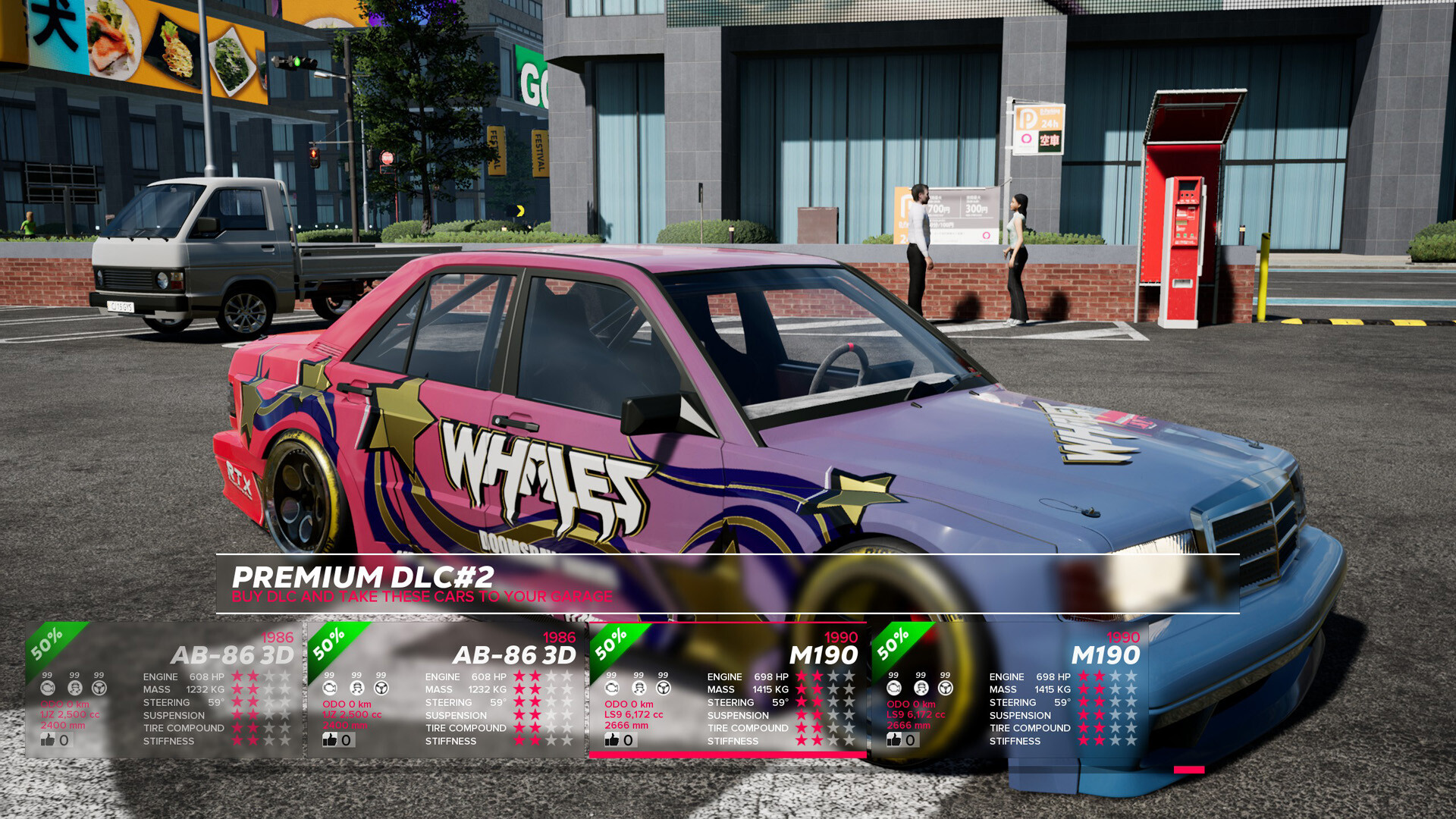Click the red selection bar under the M190 card
Viewport: 1456px width, 819px height.
[728, 755]
